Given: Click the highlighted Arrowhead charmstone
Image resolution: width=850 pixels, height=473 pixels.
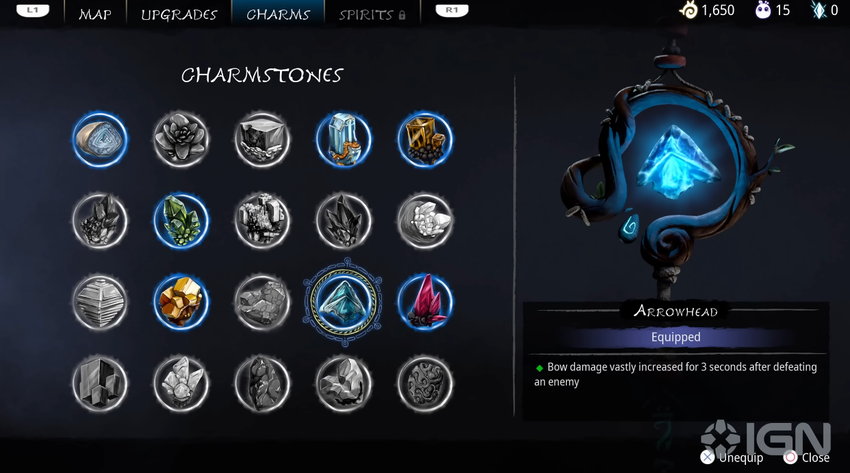Looking at the screenshot, I should [344, 301].
